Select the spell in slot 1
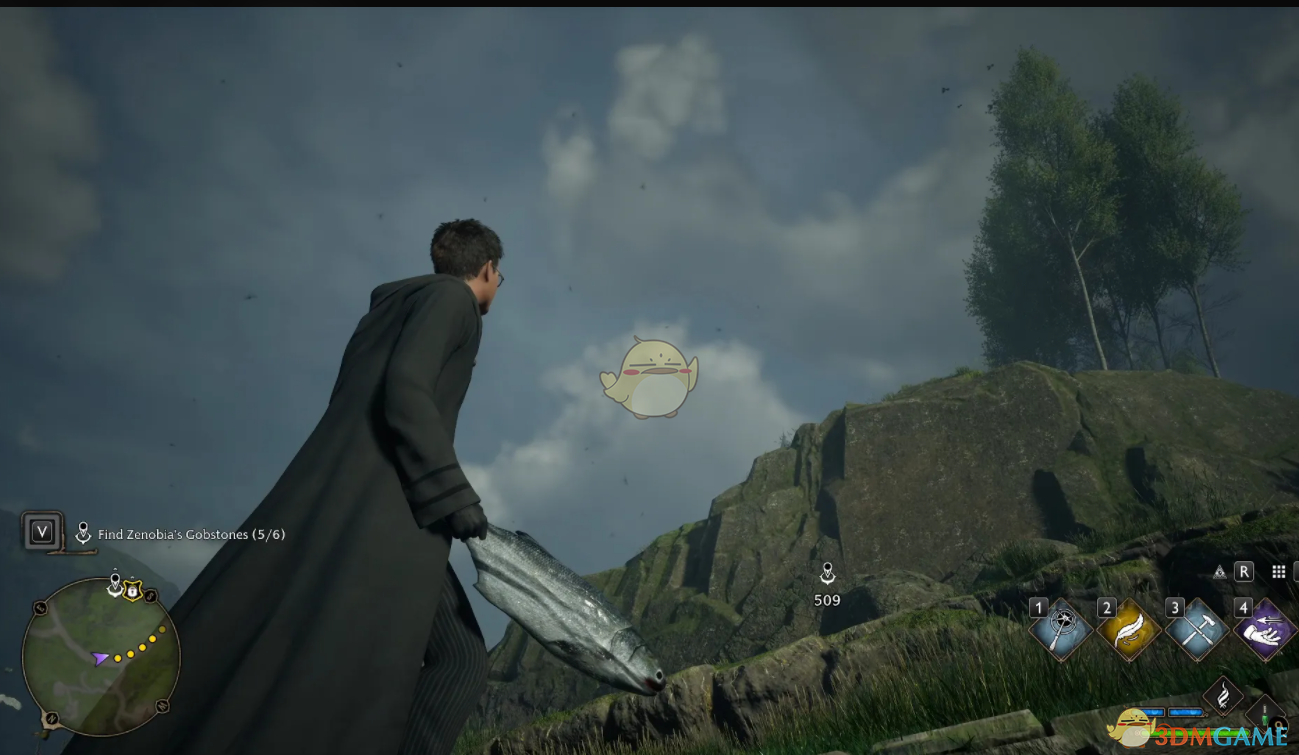This screenshot has height=755, width=1299. pos(1063,627)
